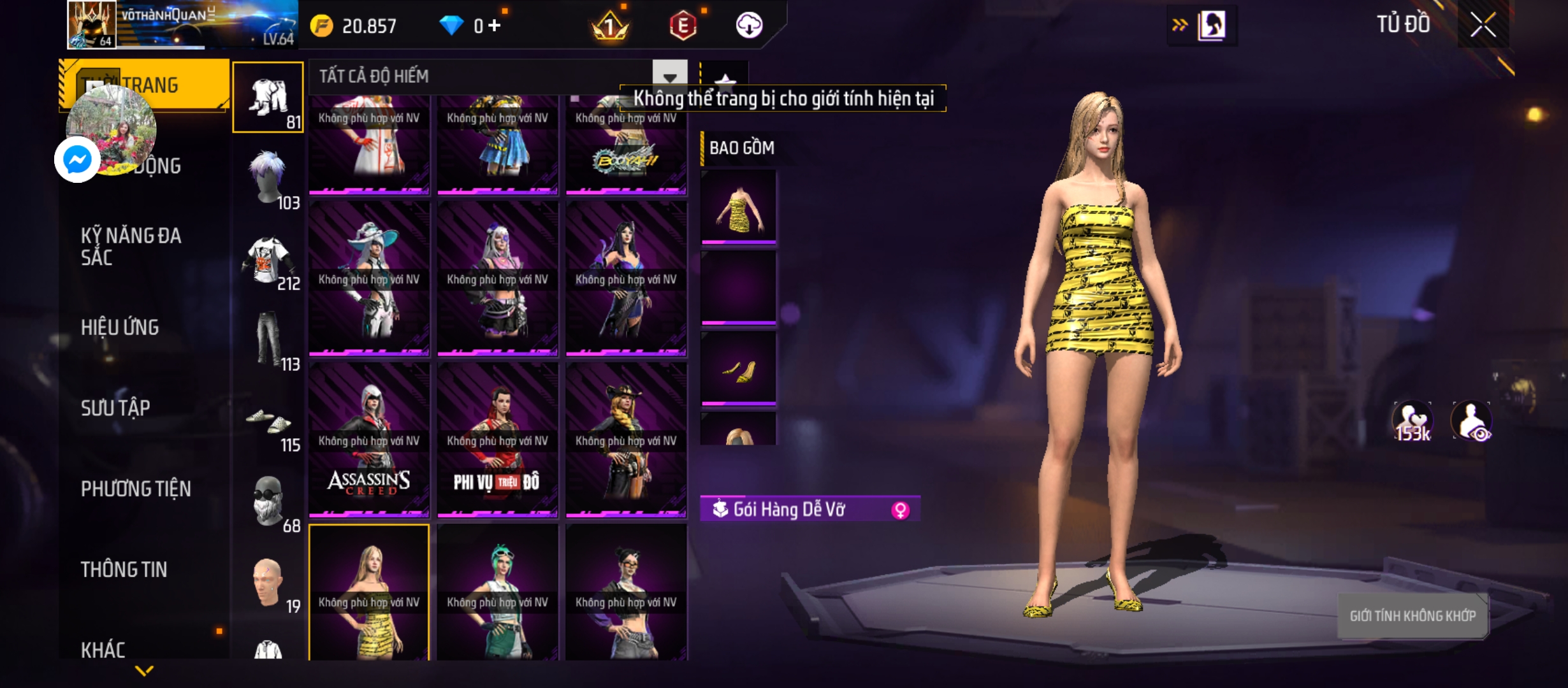
Task: Switch to the Kỹ Năng Đa Sắc tab
Action: [131, 246]
